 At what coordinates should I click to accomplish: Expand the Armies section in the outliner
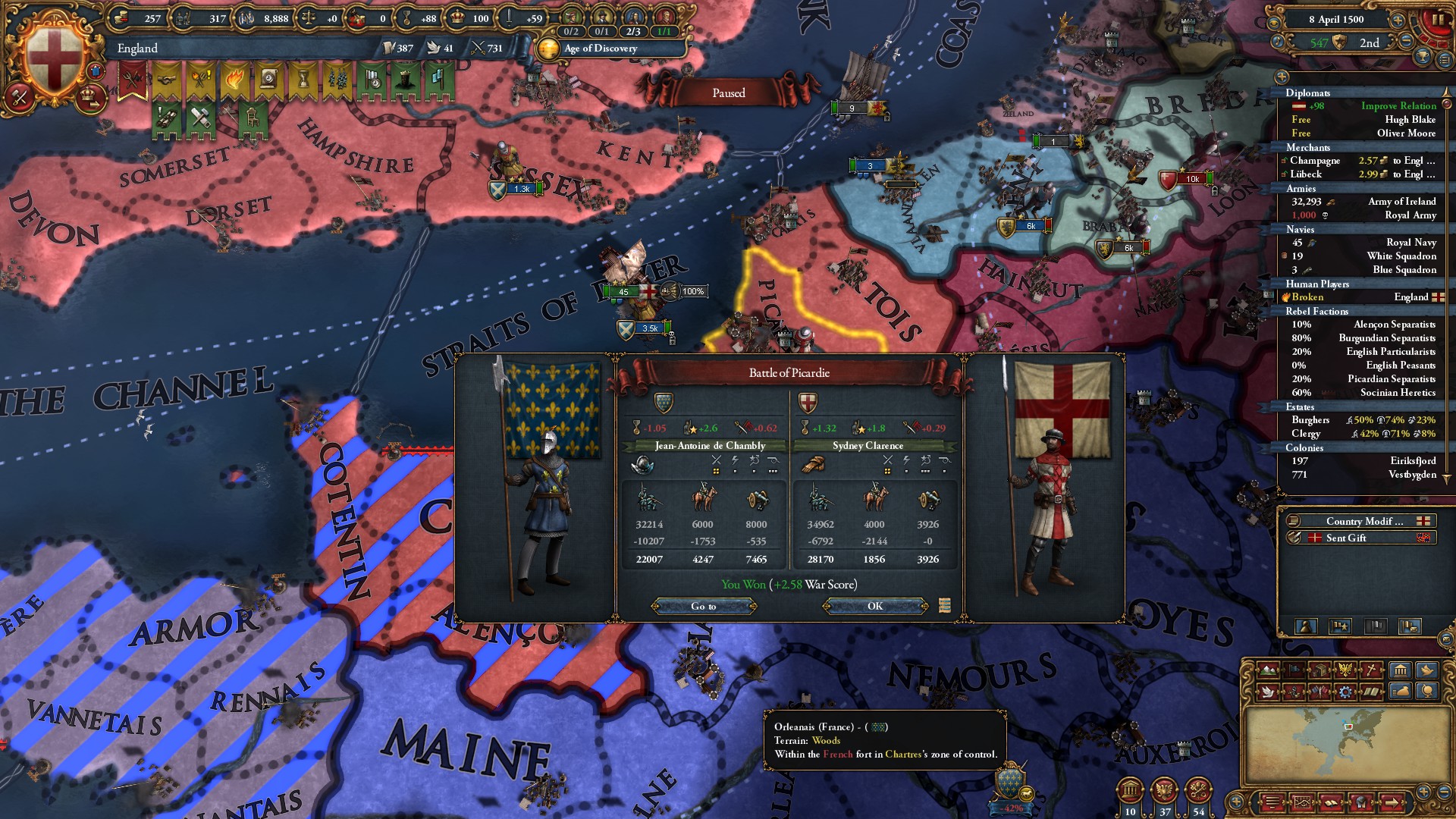[x=1301, y=188]
